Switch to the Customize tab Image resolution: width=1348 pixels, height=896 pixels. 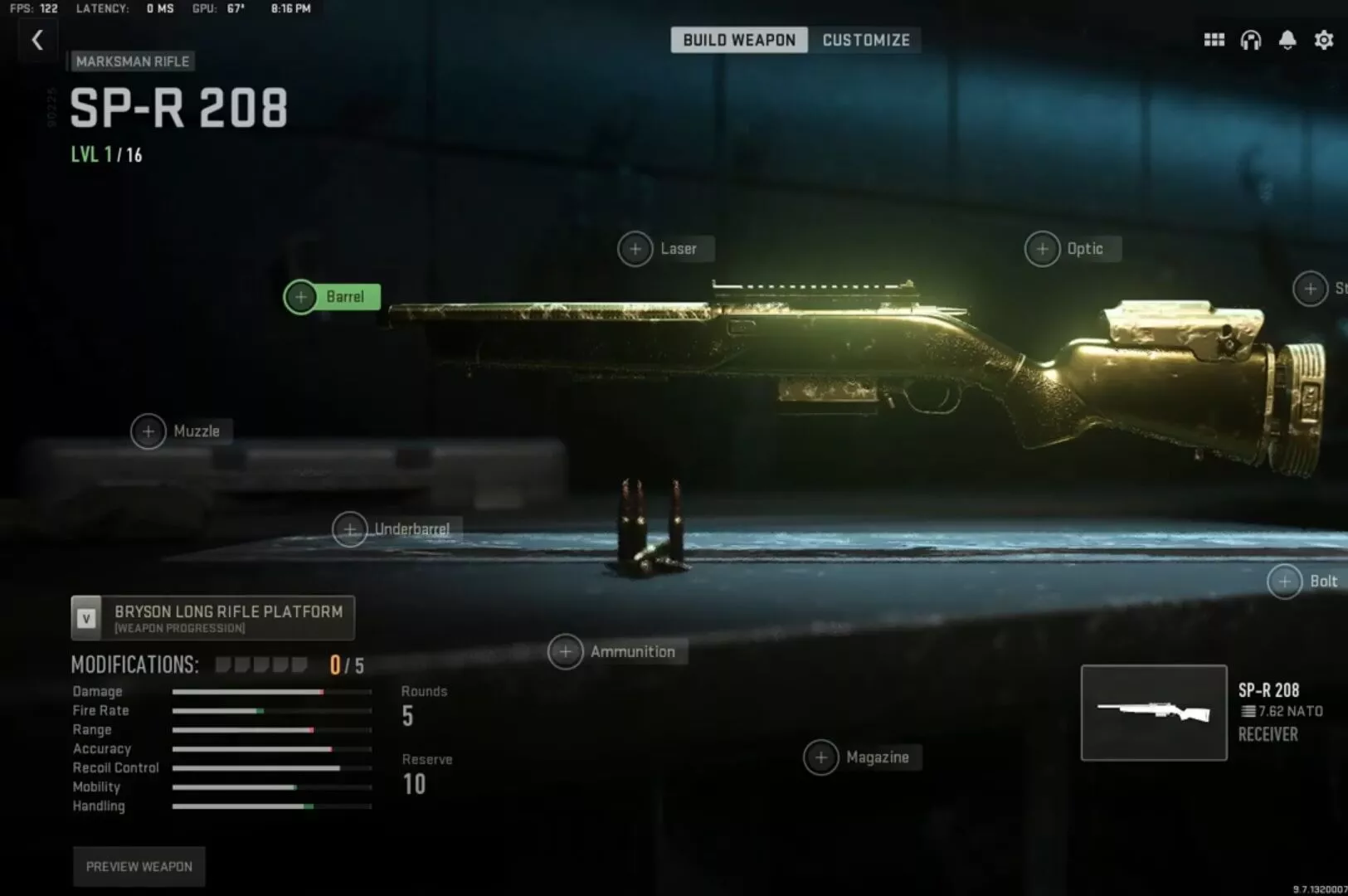pyautogui.click(x=866, y=40)
